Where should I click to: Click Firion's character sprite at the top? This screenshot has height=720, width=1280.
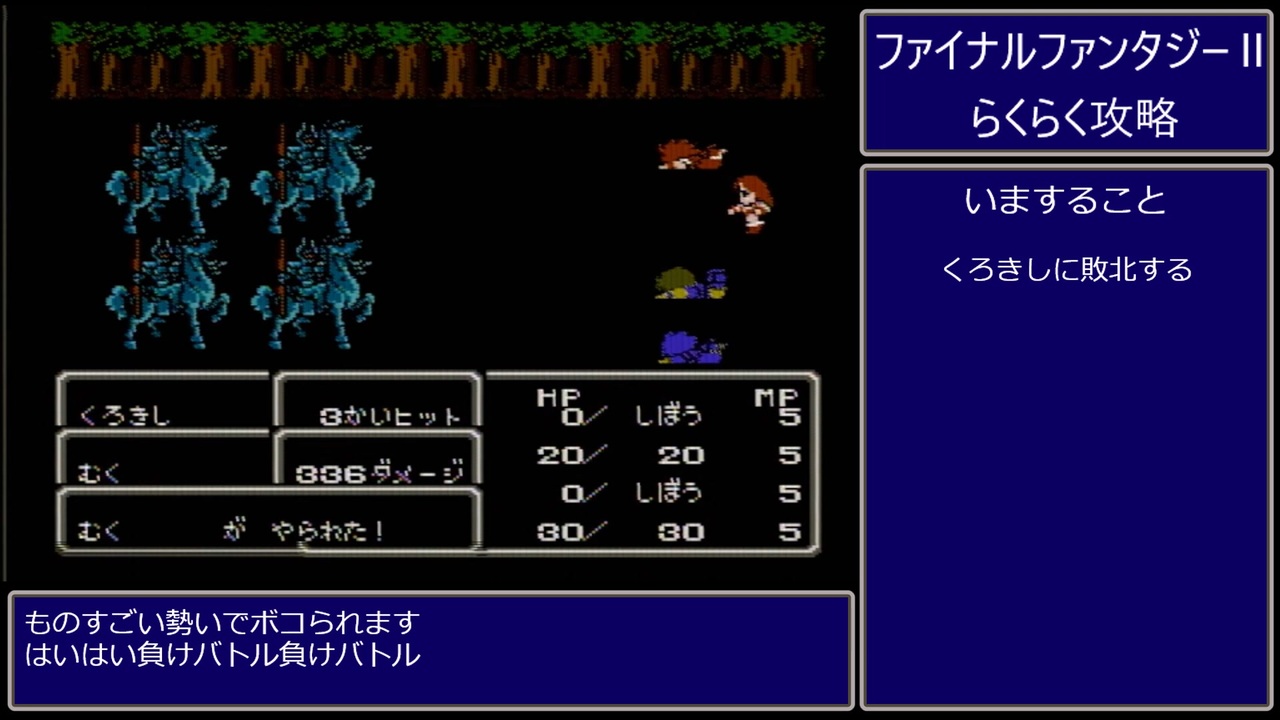(x=690, y=155)
